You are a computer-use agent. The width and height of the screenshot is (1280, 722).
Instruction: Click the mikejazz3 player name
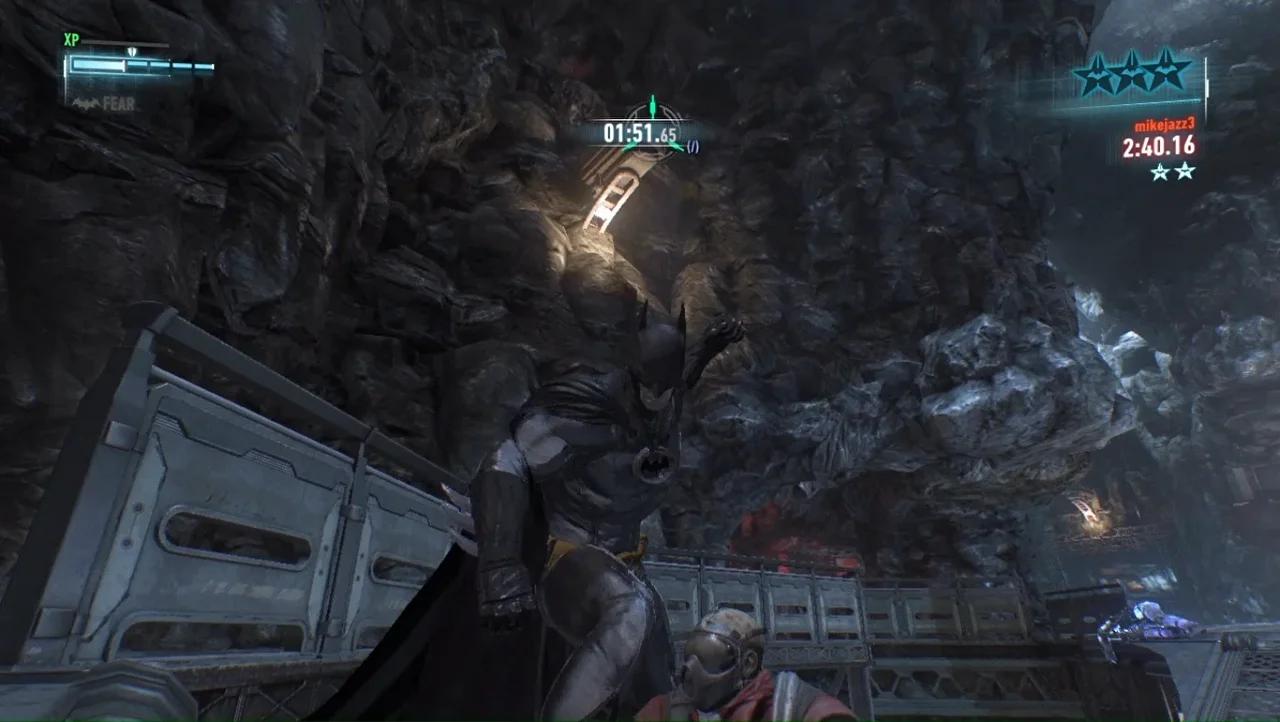1165,124
